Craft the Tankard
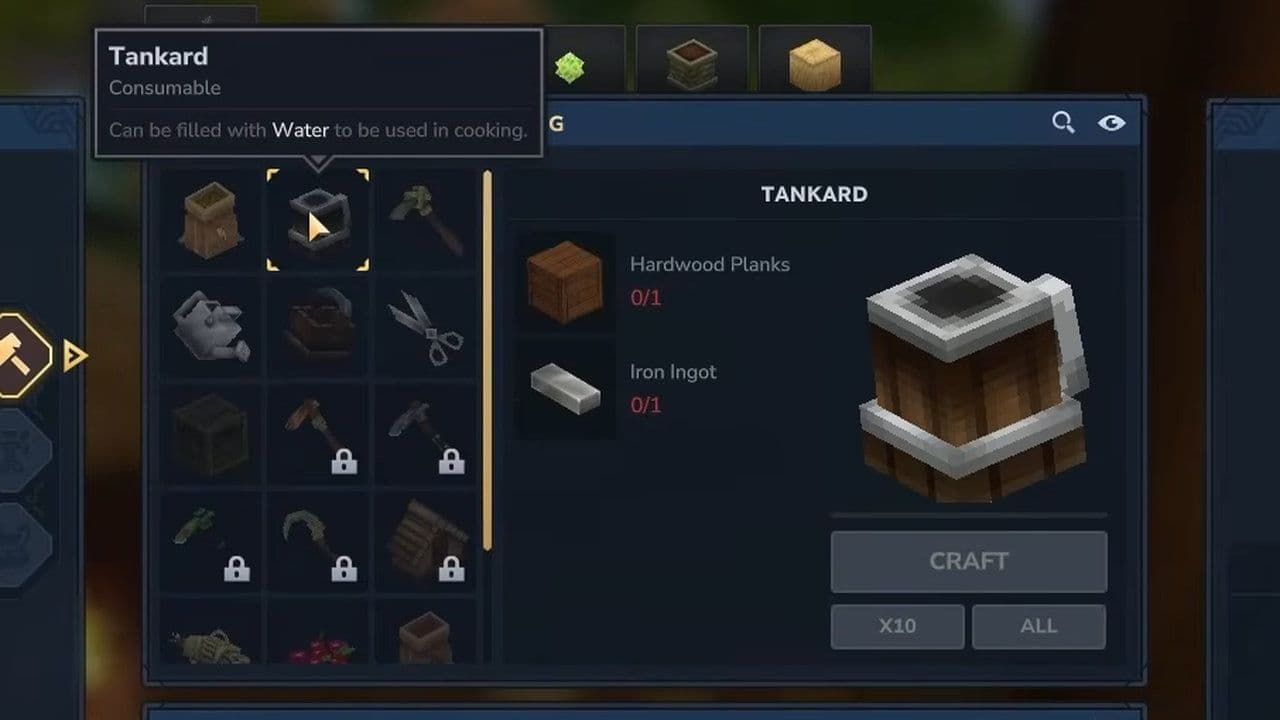This screenshot has width=1280, height=720. coord(968,562)
